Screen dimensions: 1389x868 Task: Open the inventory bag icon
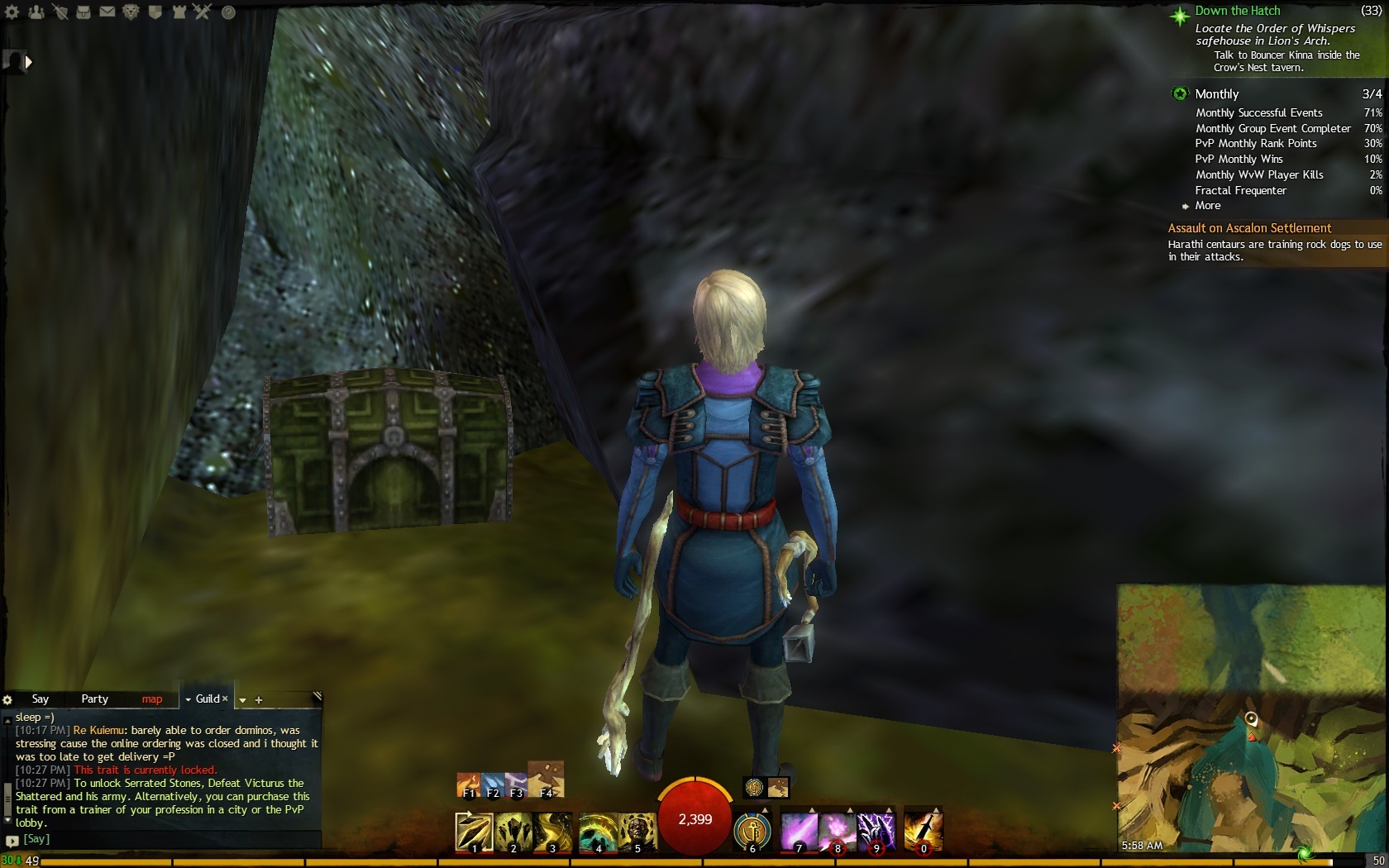click(84, 12)
